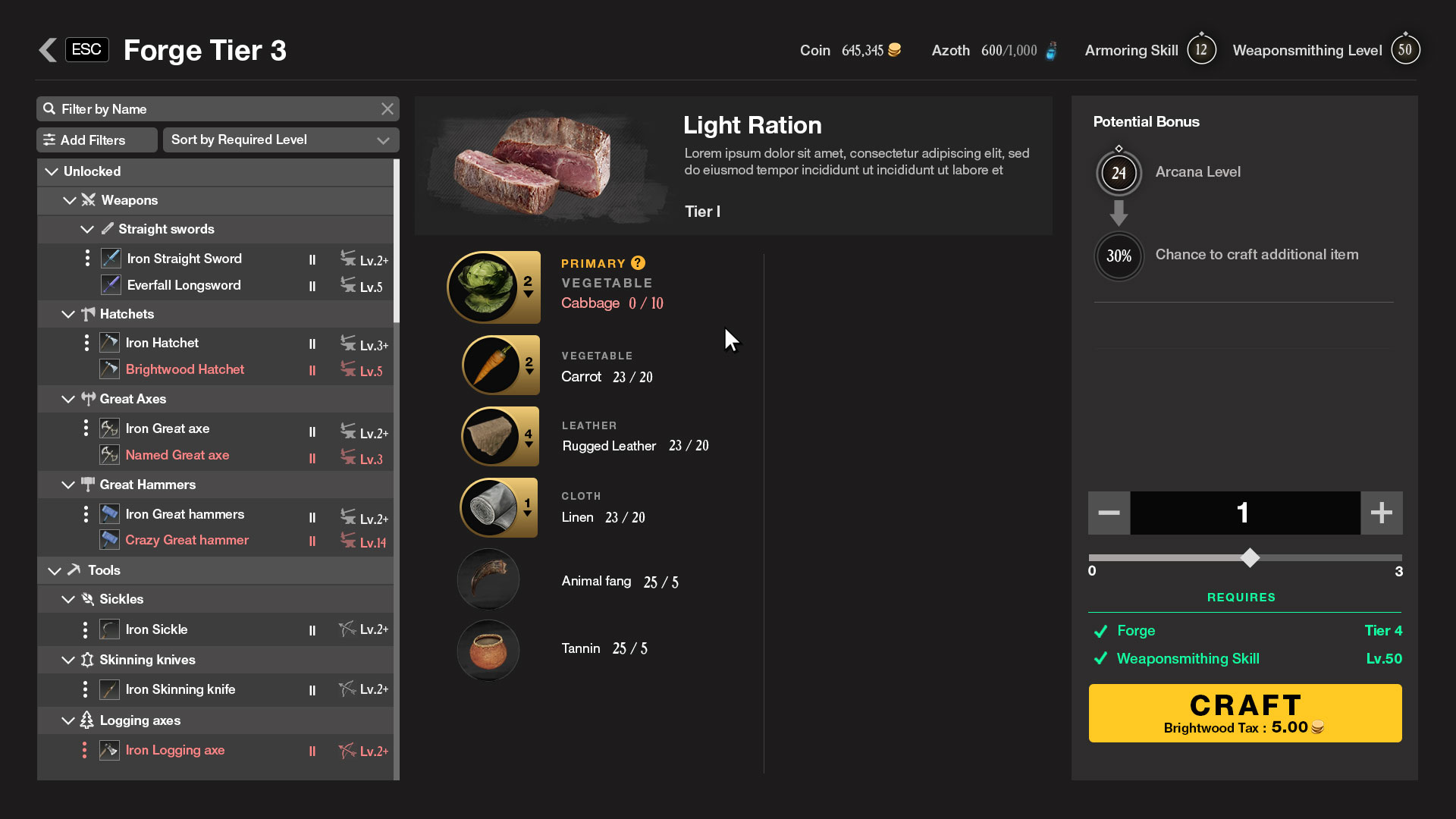Open the Sort by Required Level dropdown
1456x819 pixels.
click(x=281, y=140)
